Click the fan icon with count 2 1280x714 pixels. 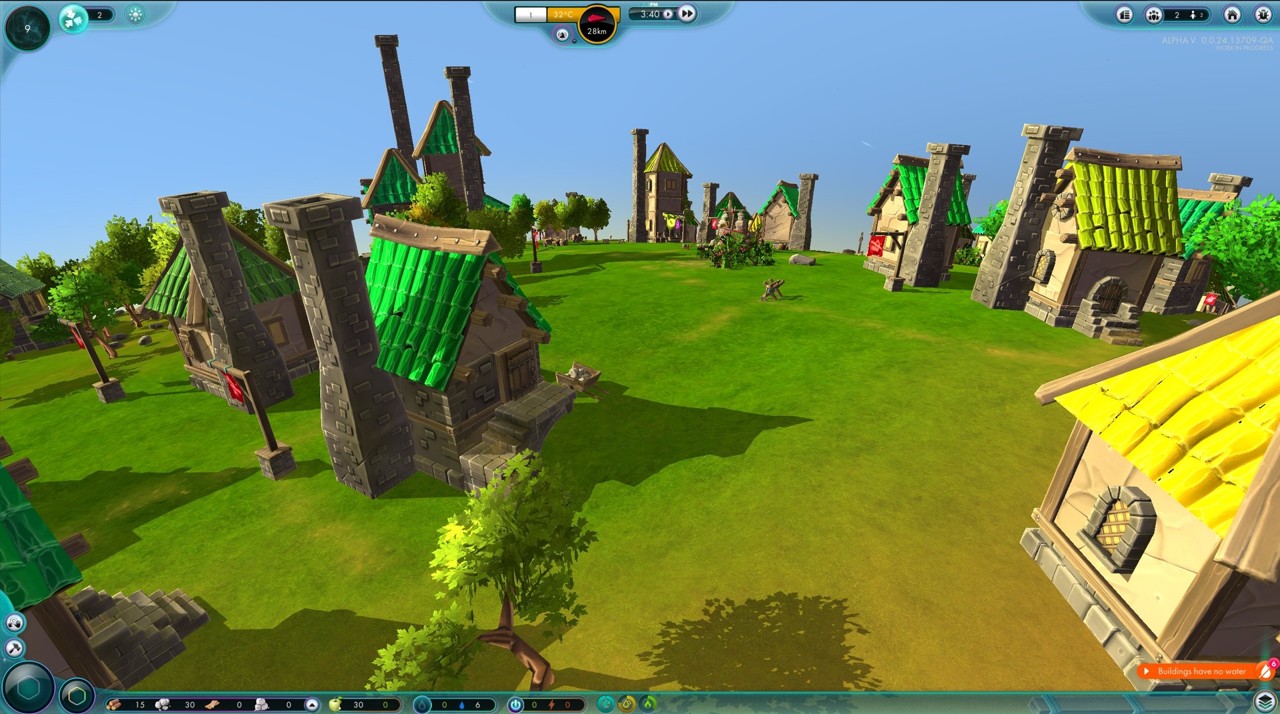74,17
